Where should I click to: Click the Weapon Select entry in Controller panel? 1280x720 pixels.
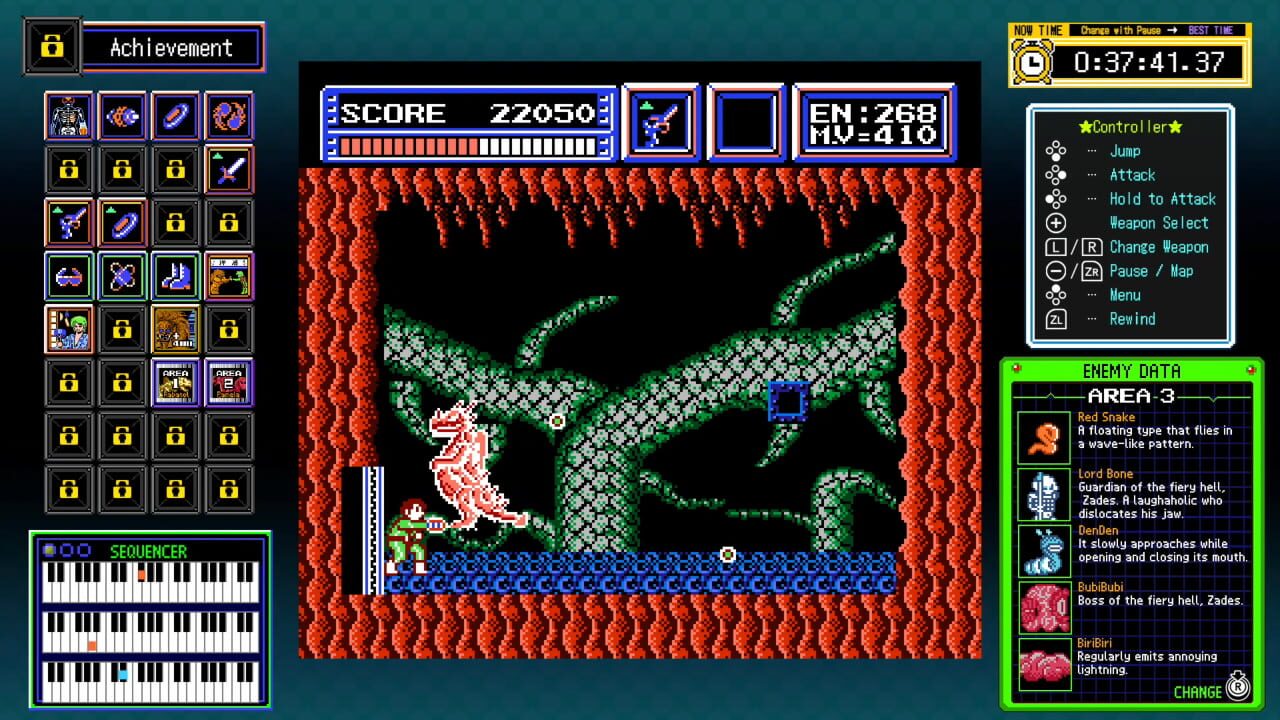click(x=1159, y=223)
